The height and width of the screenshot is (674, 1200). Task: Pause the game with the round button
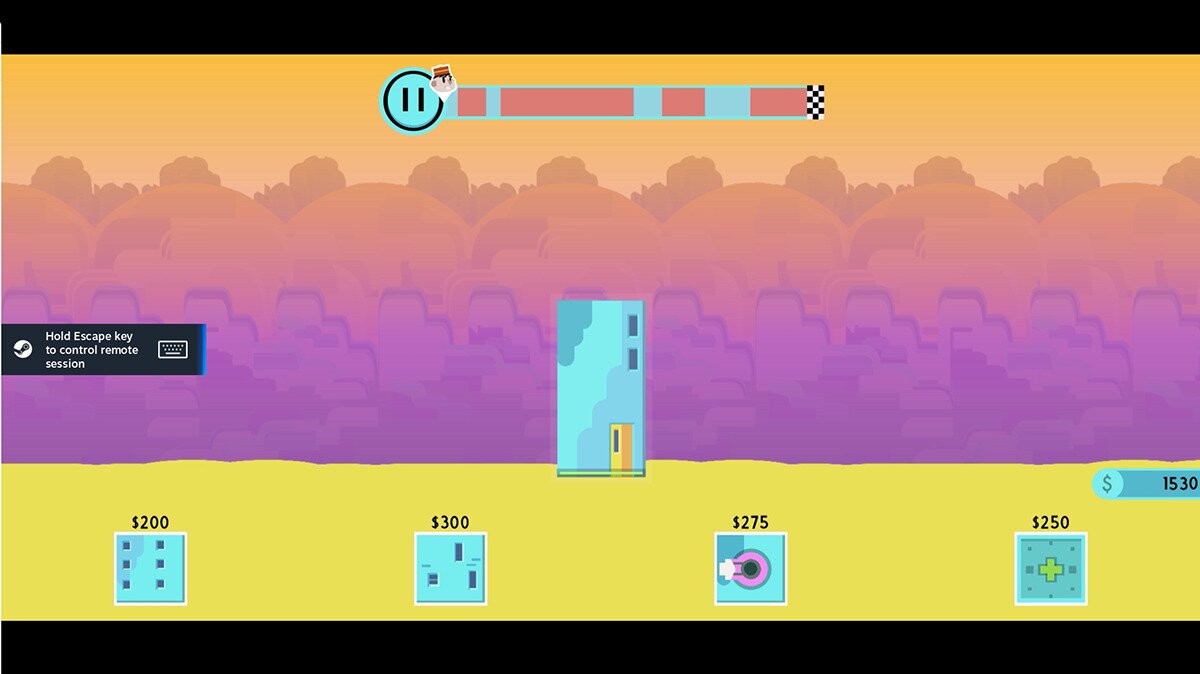[412, 100]
